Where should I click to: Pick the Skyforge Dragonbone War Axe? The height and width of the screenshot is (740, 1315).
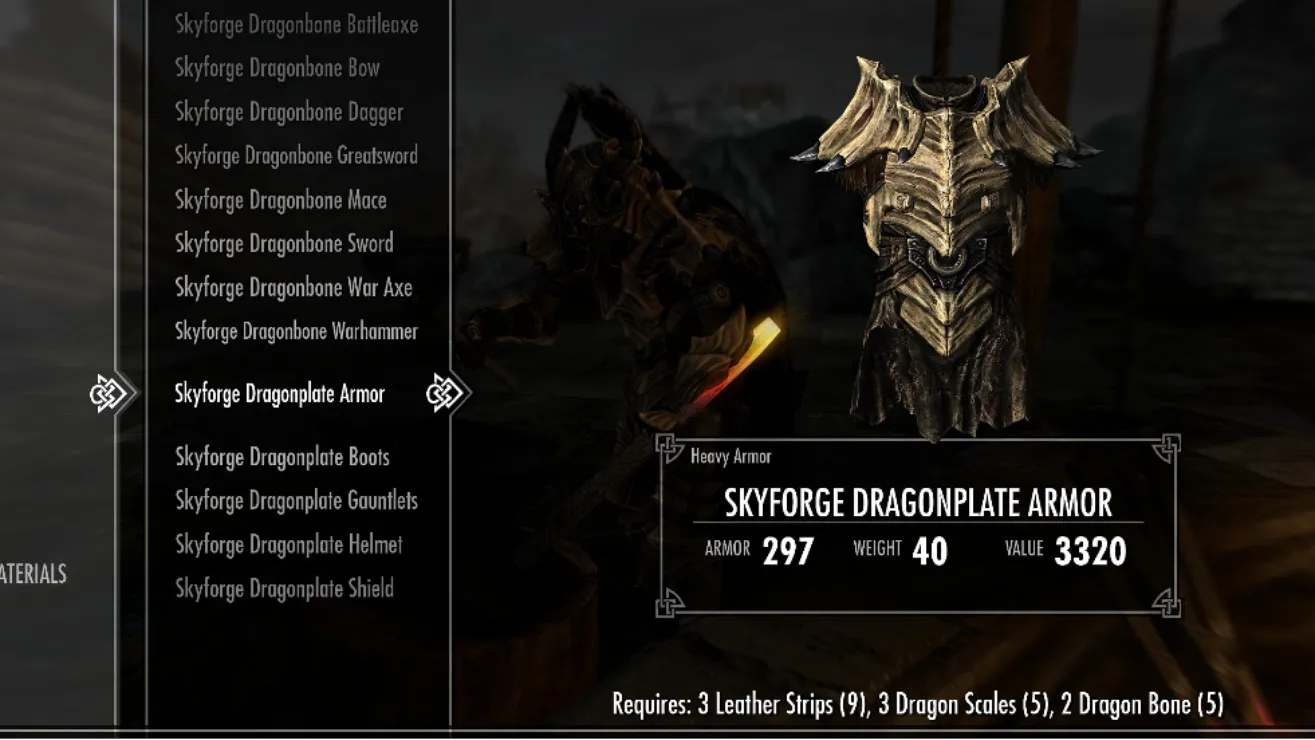pos(293,288)
